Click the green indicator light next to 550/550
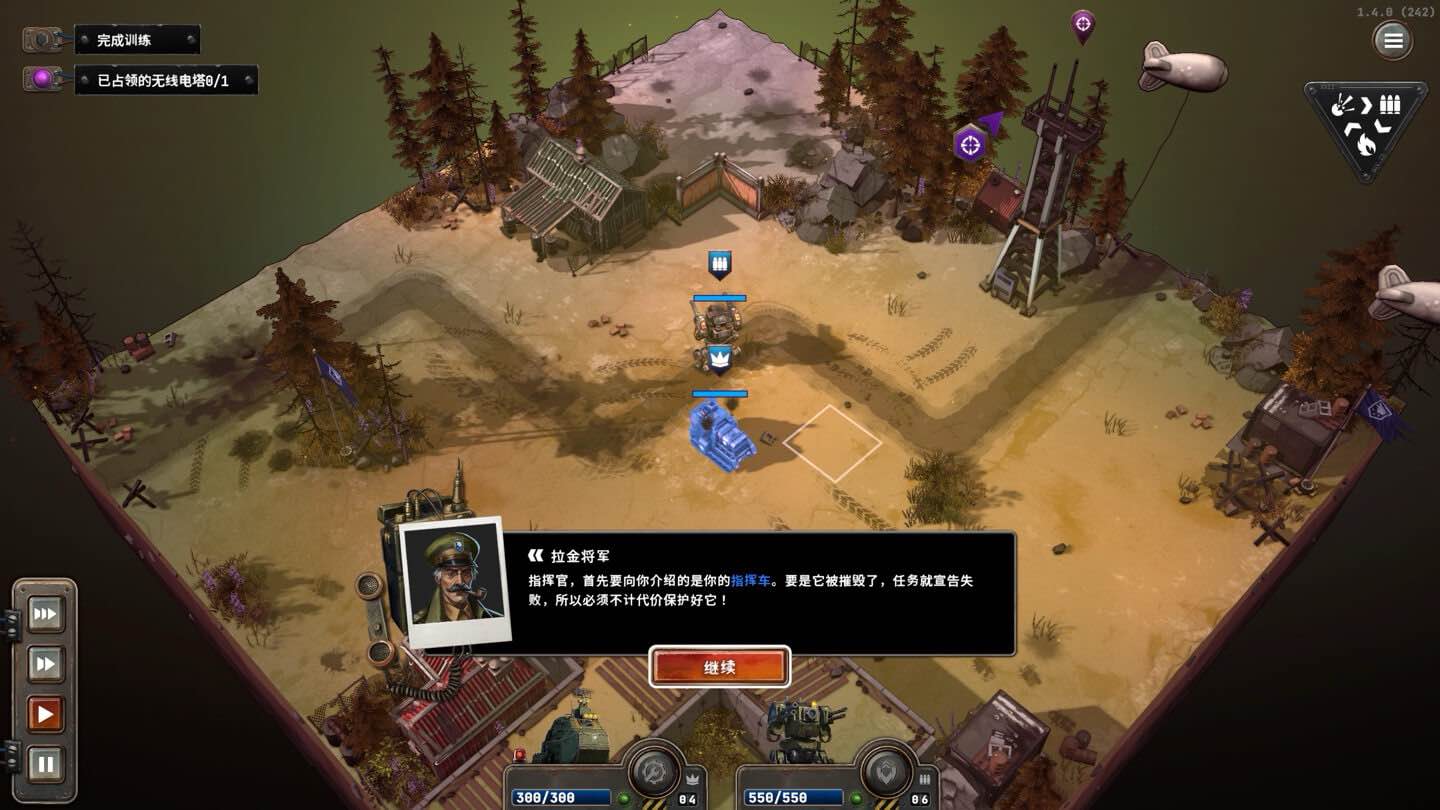1440x810 pixels. [x=856, y=798]
